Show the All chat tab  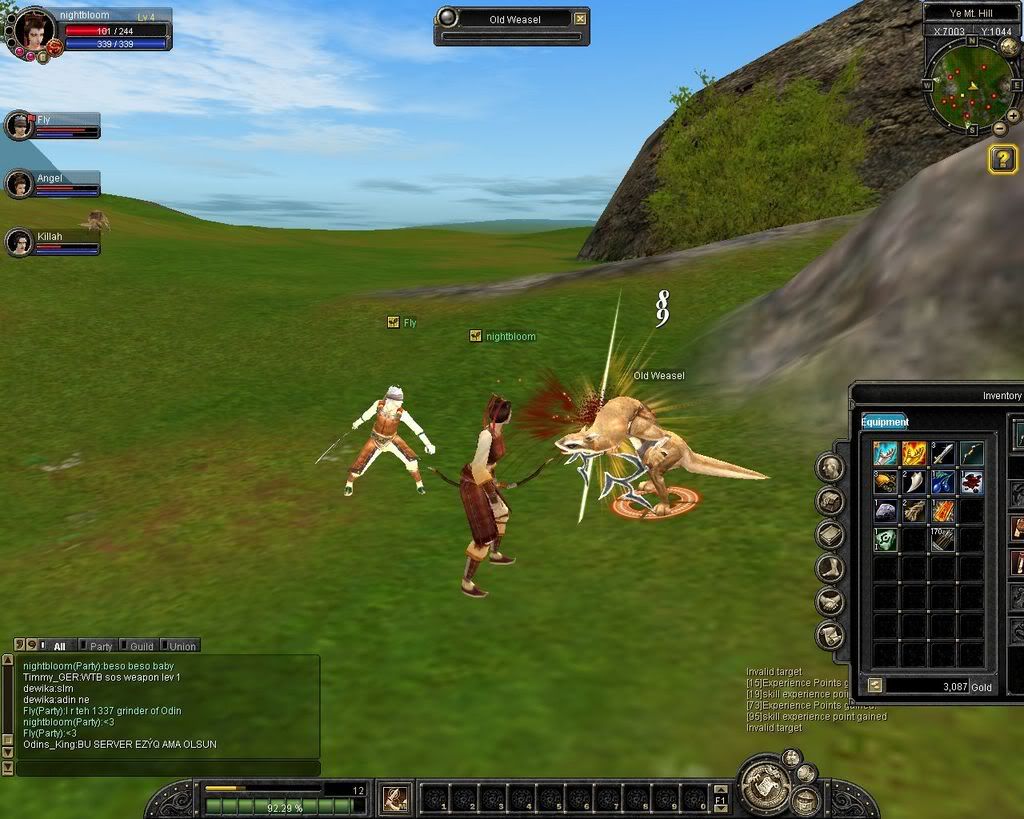tap(56, 646)
